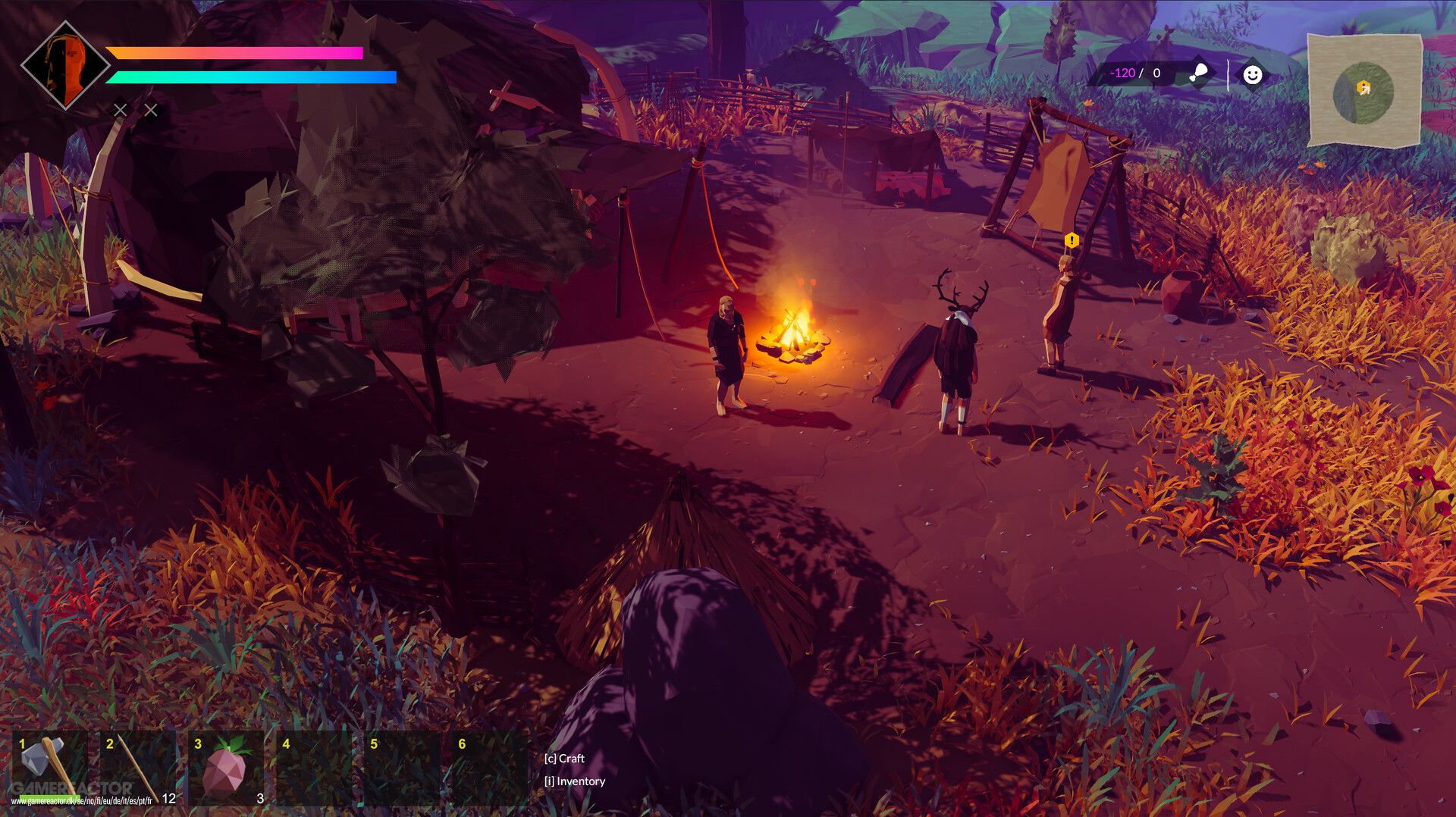
Task: Click the yellow exclamation marker above the NPC
Action: 1072,241
